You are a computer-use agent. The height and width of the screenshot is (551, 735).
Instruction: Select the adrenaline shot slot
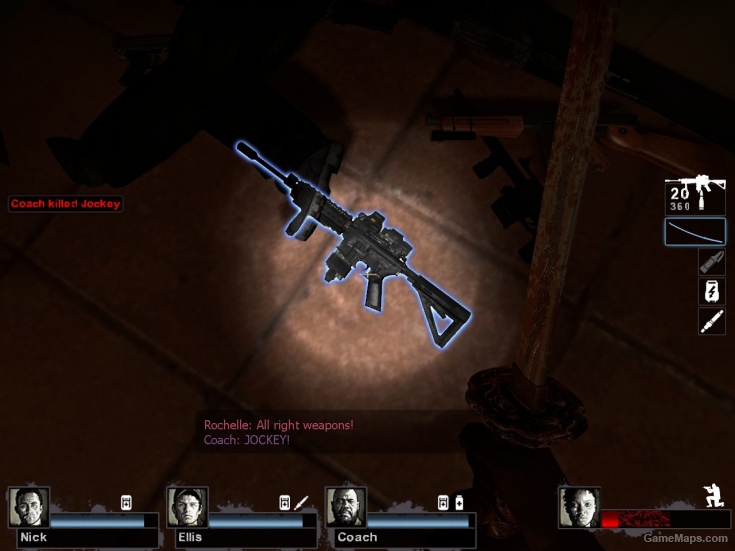[711, 322]
